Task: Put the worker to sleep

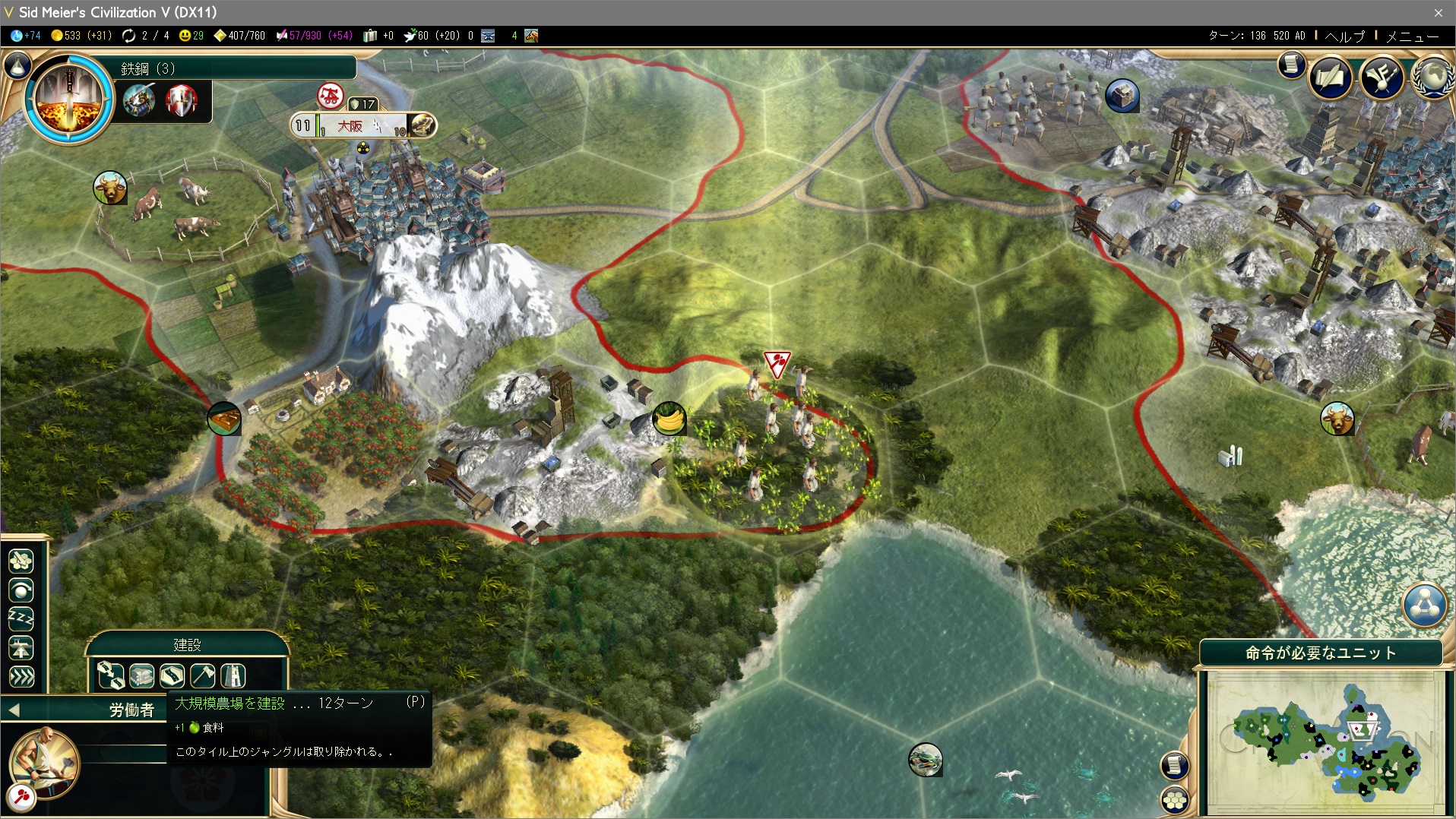Action: point(21,618)
